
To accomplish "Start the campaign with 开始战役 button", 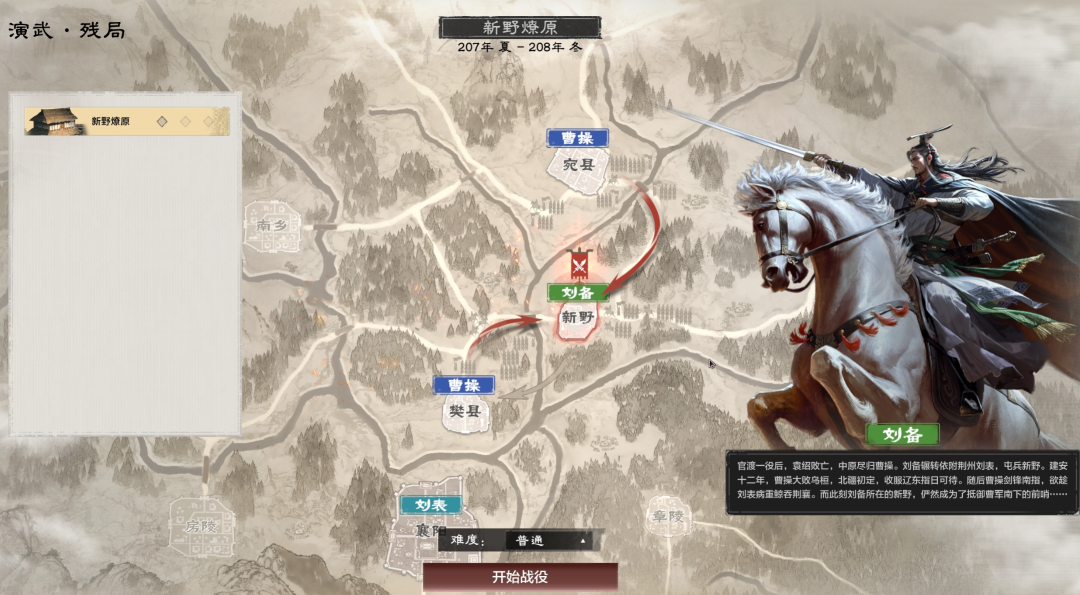I will click(x=520, y=577).
